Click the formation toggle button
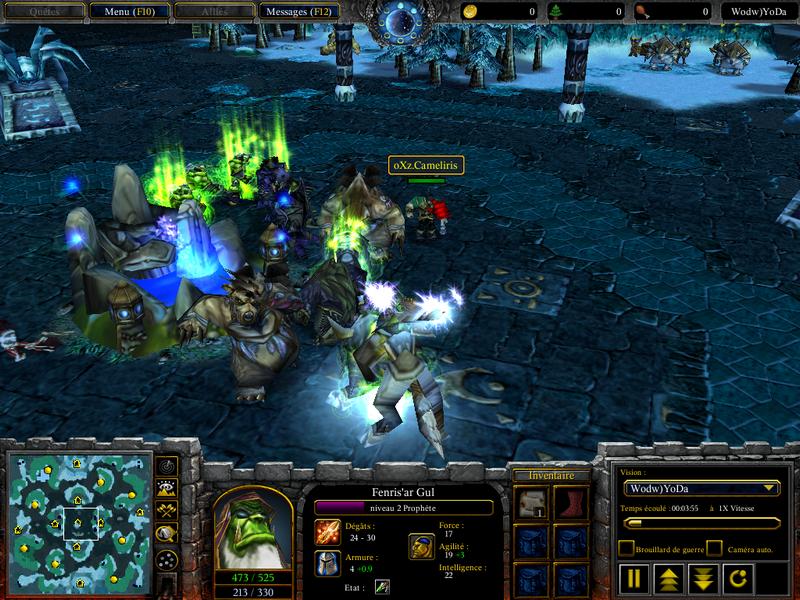 166,559
